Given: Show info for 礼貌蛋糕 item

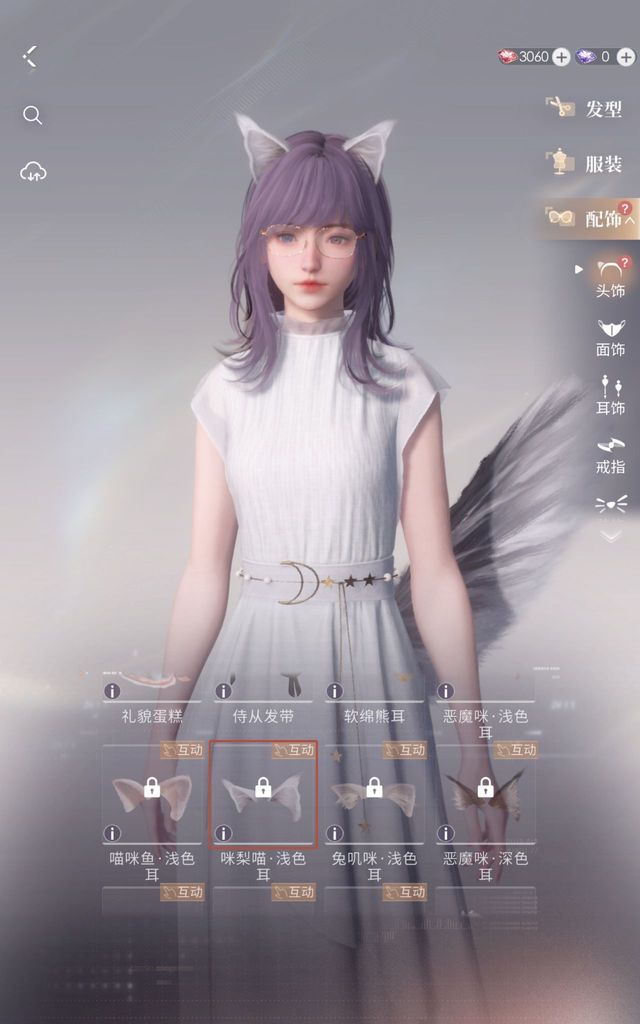Looking at the screenshot, I should click(x=112, y=690).
